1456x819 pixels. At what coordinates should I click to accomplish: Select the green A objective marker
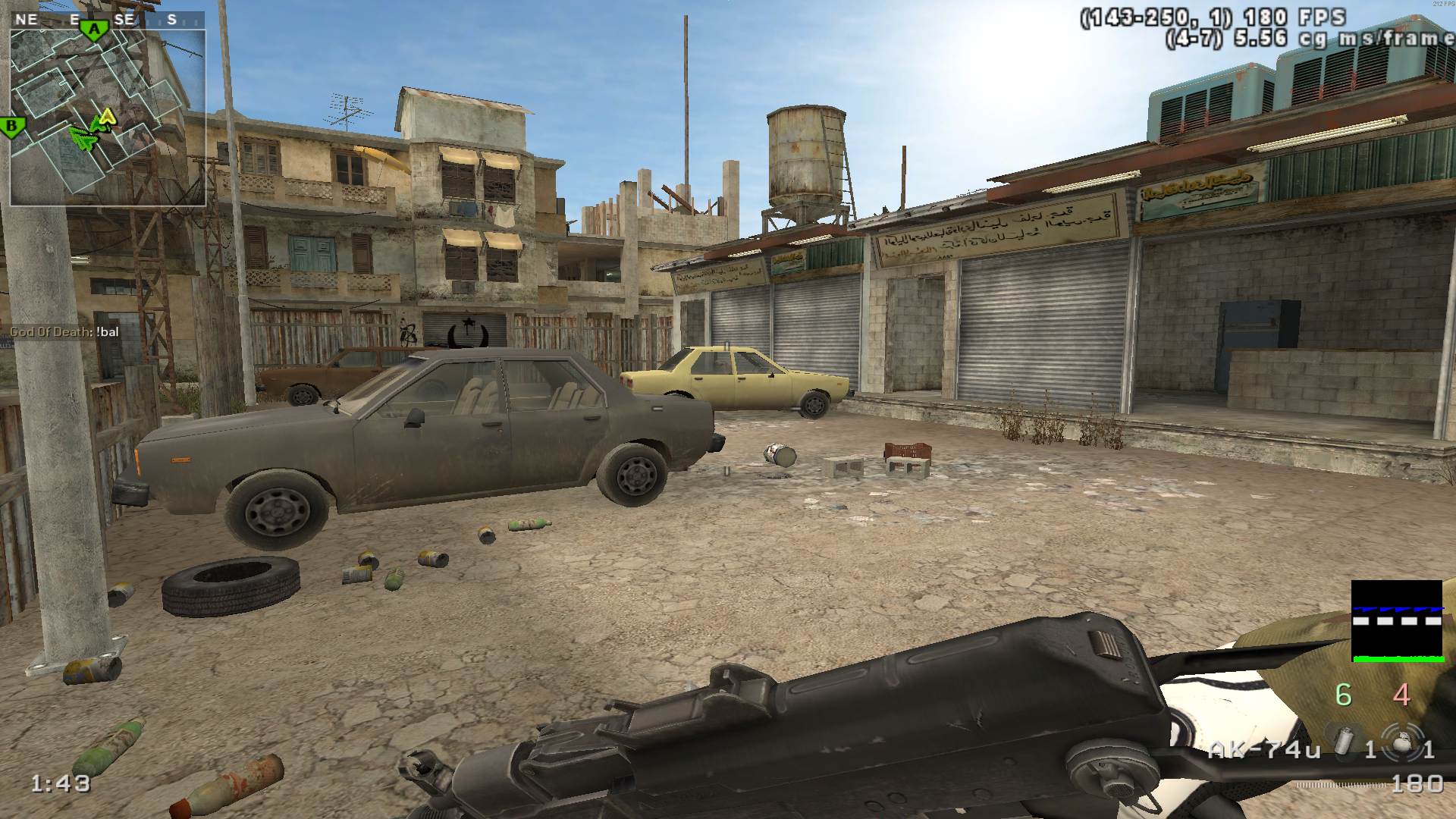[94, 30]
